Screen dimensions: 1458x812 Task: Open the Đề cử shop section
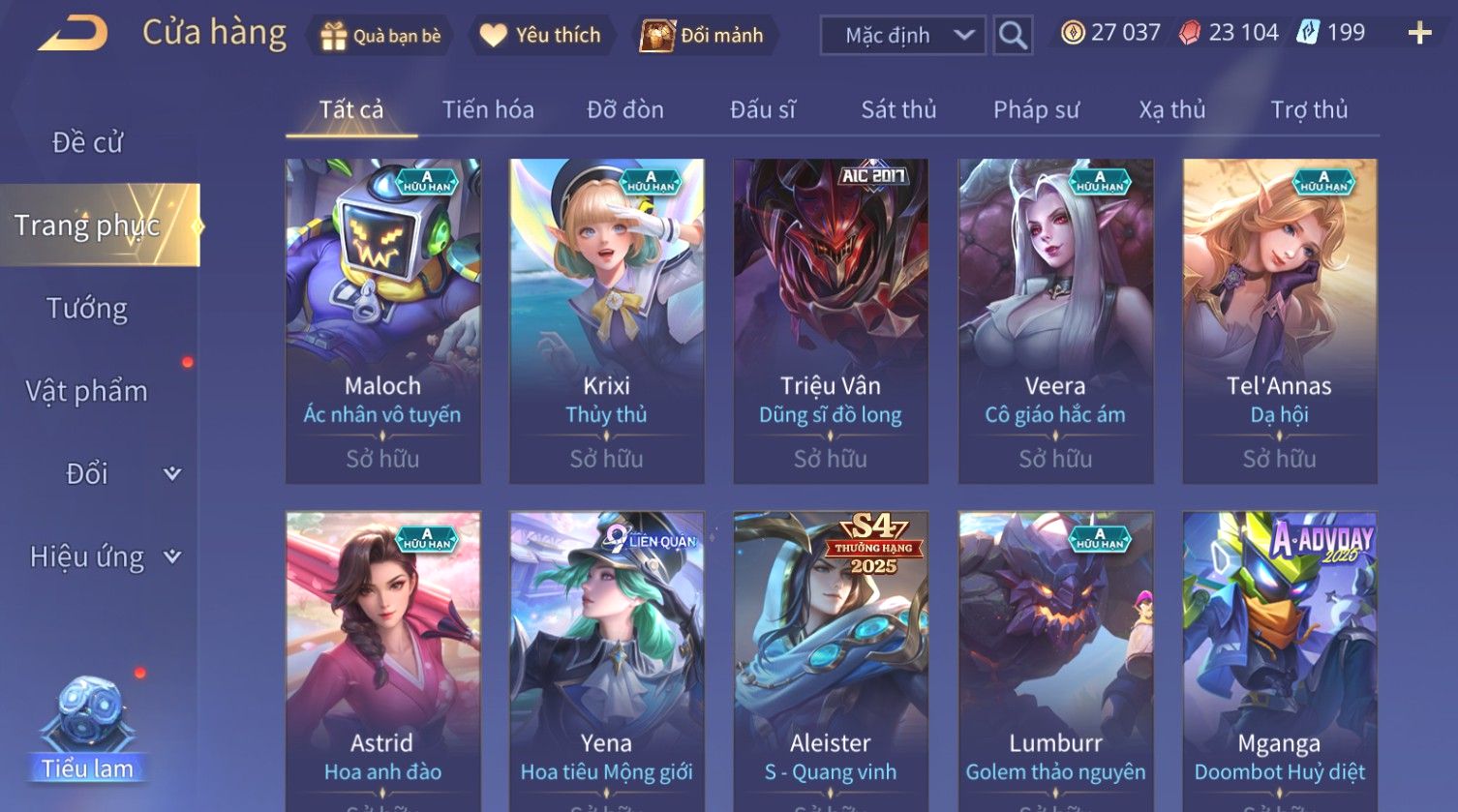pyautogui.click(x=87, y=142)
